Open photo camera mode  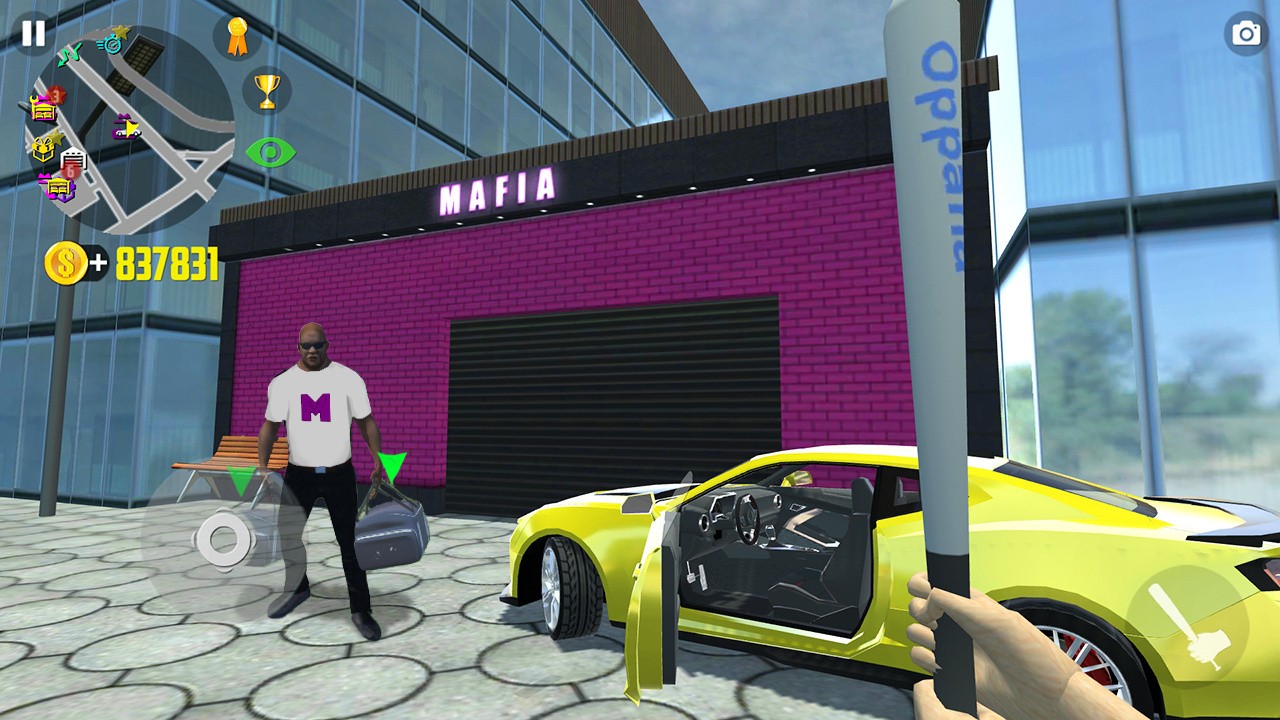coord(1246,33)
